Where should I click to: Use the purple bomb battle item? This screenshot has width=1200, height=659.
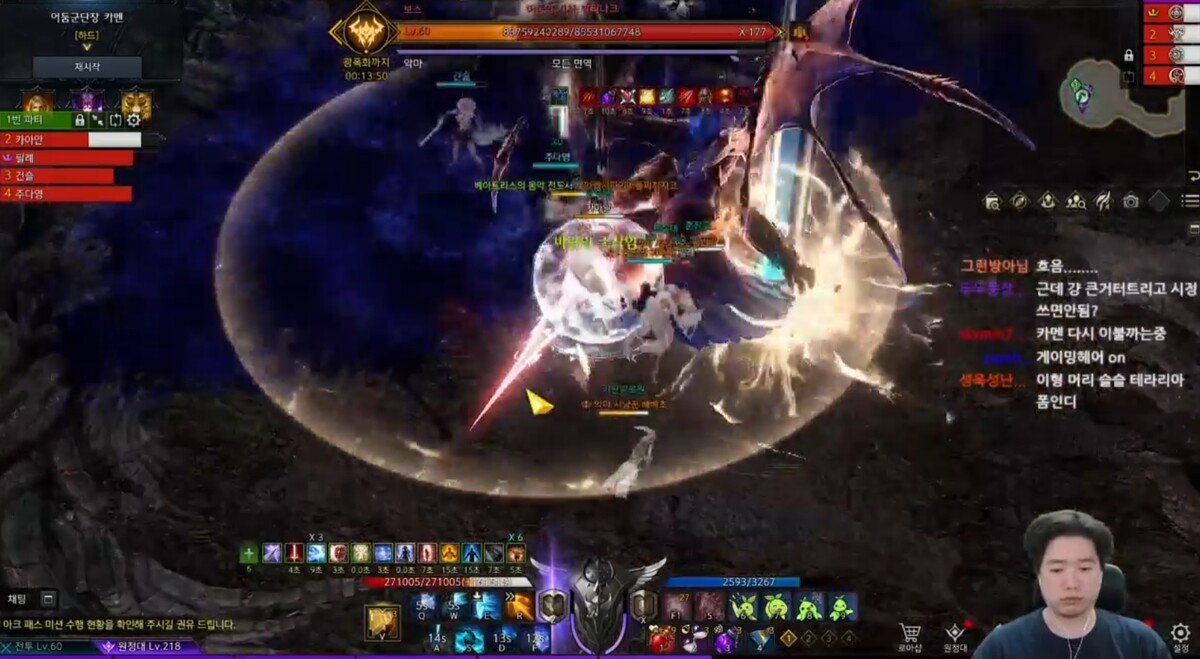[724, 640]
